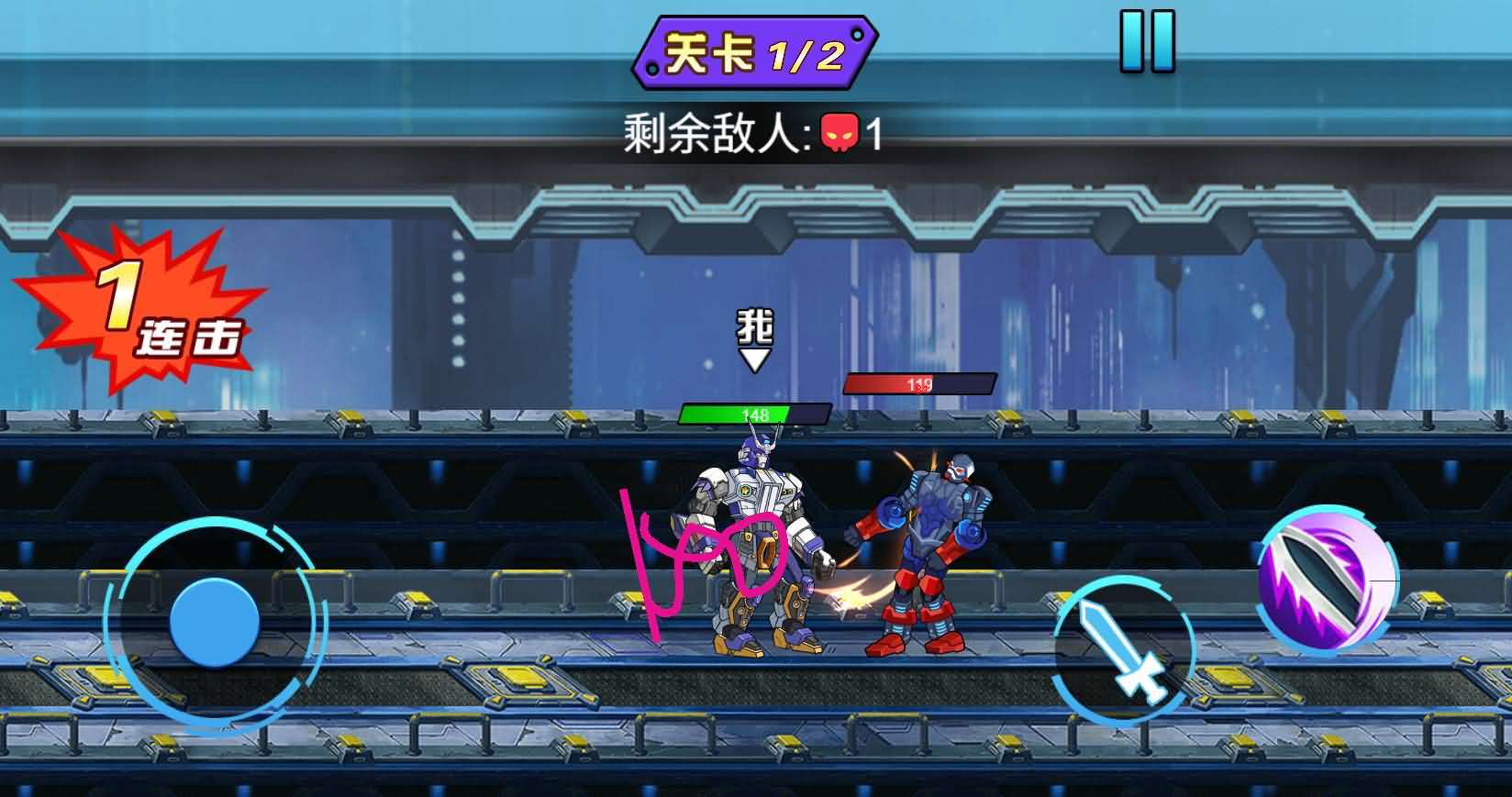1512x797 pixels.
Task: Click the red 119 enemy health bar
Action: click(920, 382)
